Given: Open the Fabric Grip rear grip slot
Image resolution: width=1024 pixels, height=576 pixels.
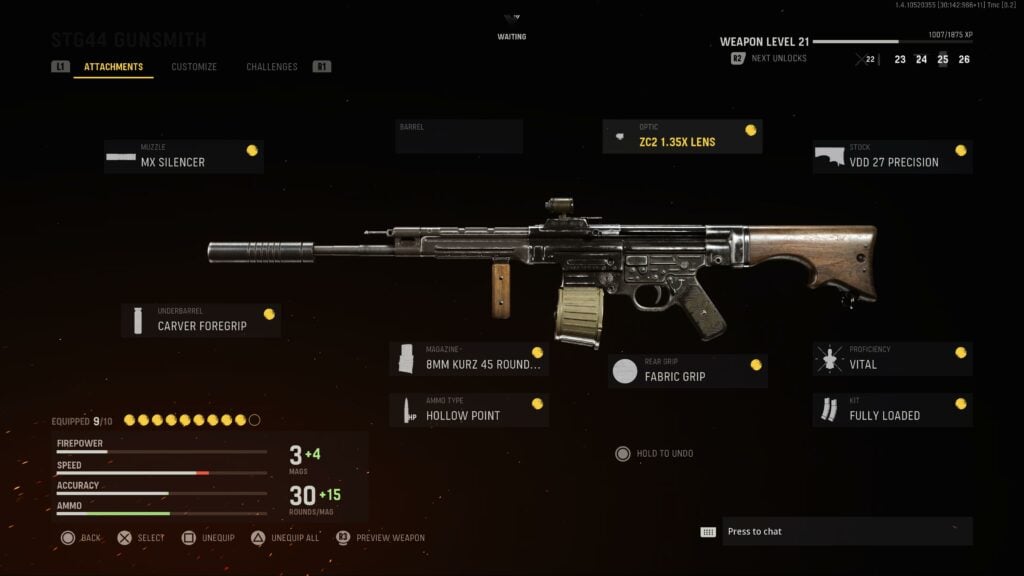Looking at the screenshot, I should (x=688, y=371).
